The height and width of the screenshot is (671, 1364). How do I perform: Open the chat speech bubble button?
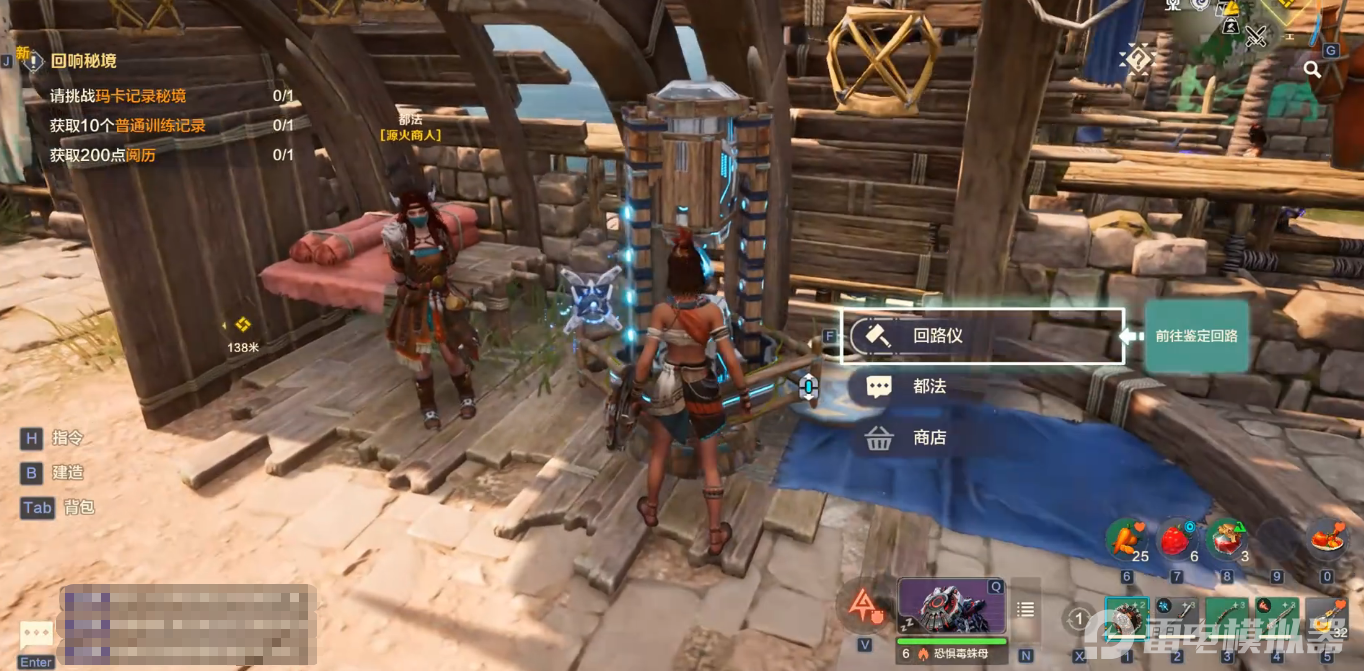(x=37, y=634)
